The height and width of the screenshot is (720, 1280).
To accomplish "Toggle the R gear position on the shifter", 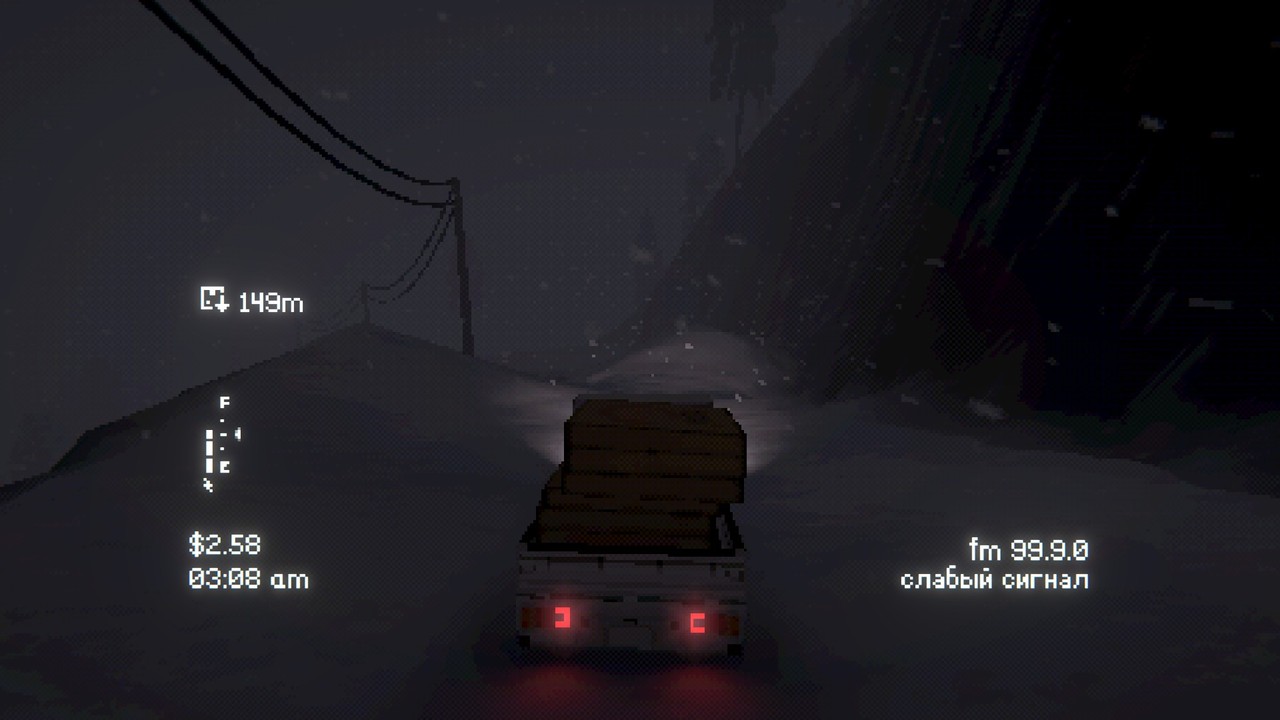I will (x=223, y=466).
